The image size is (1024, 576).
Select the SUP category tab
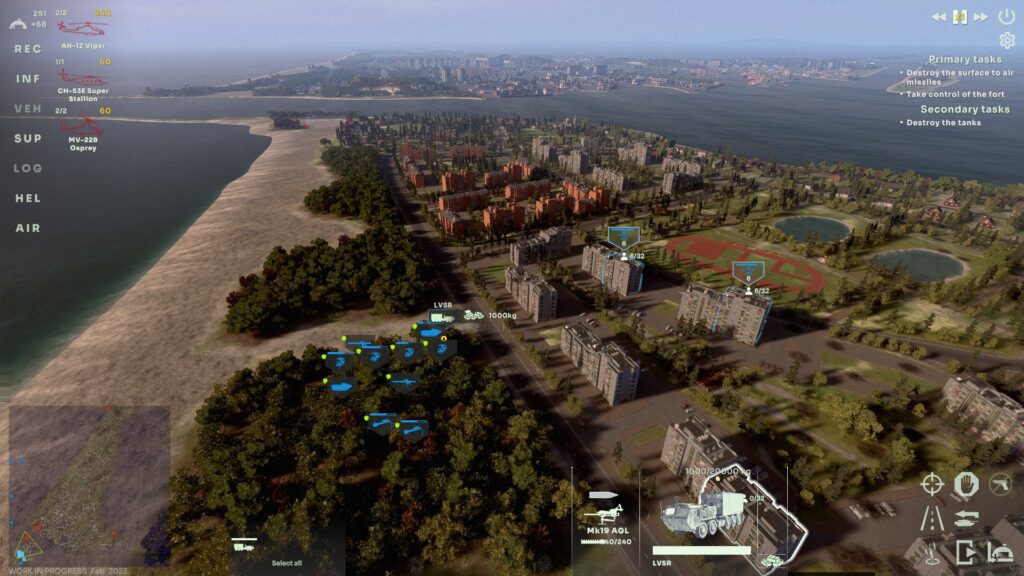[x=28, y=138]
